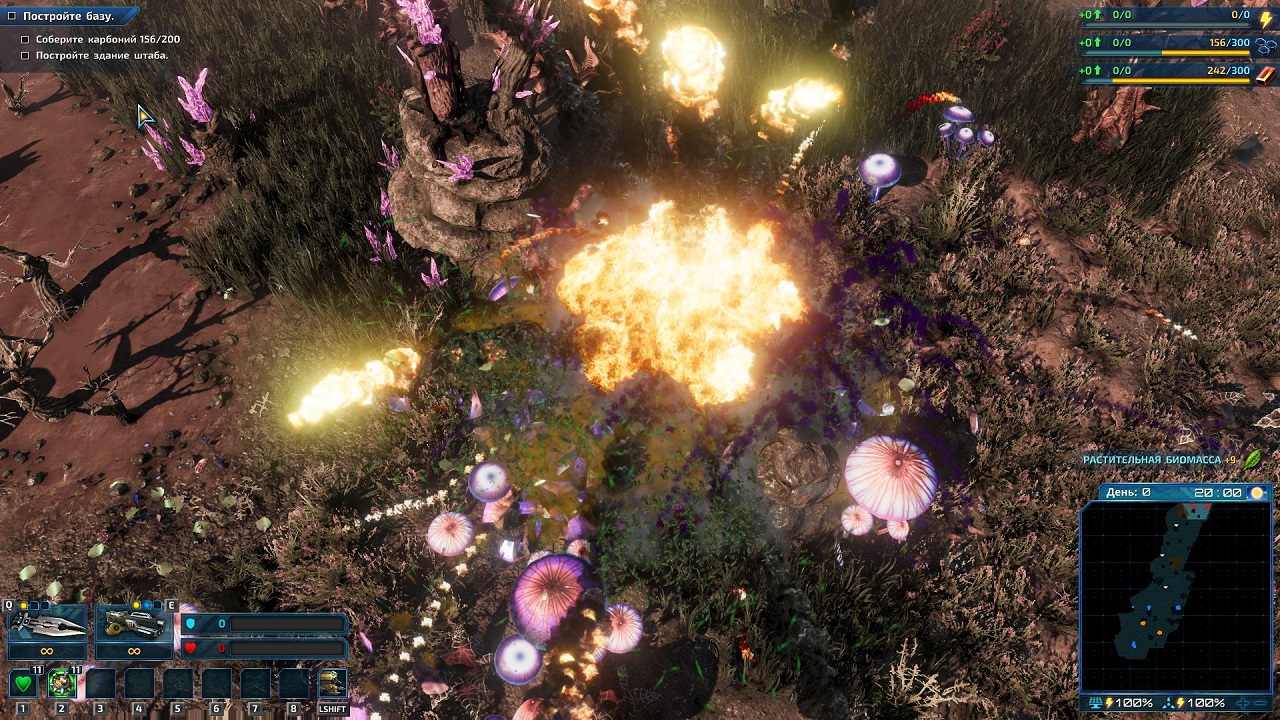The image size is (1280, 720).
Task: Select the left-hand blade weapon slot
Action: point(47,625)
